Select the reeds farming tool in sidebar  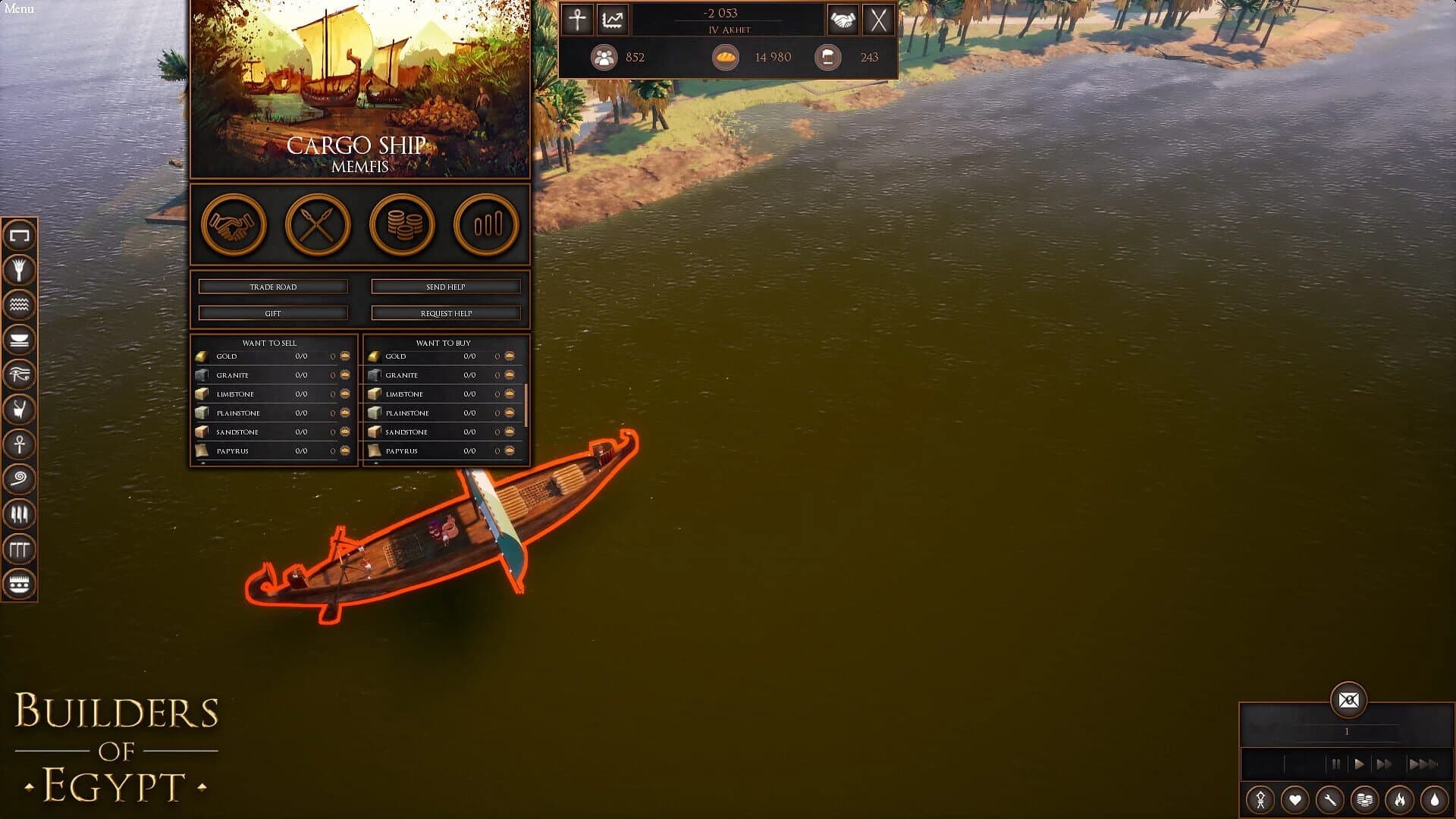[20, 269]
